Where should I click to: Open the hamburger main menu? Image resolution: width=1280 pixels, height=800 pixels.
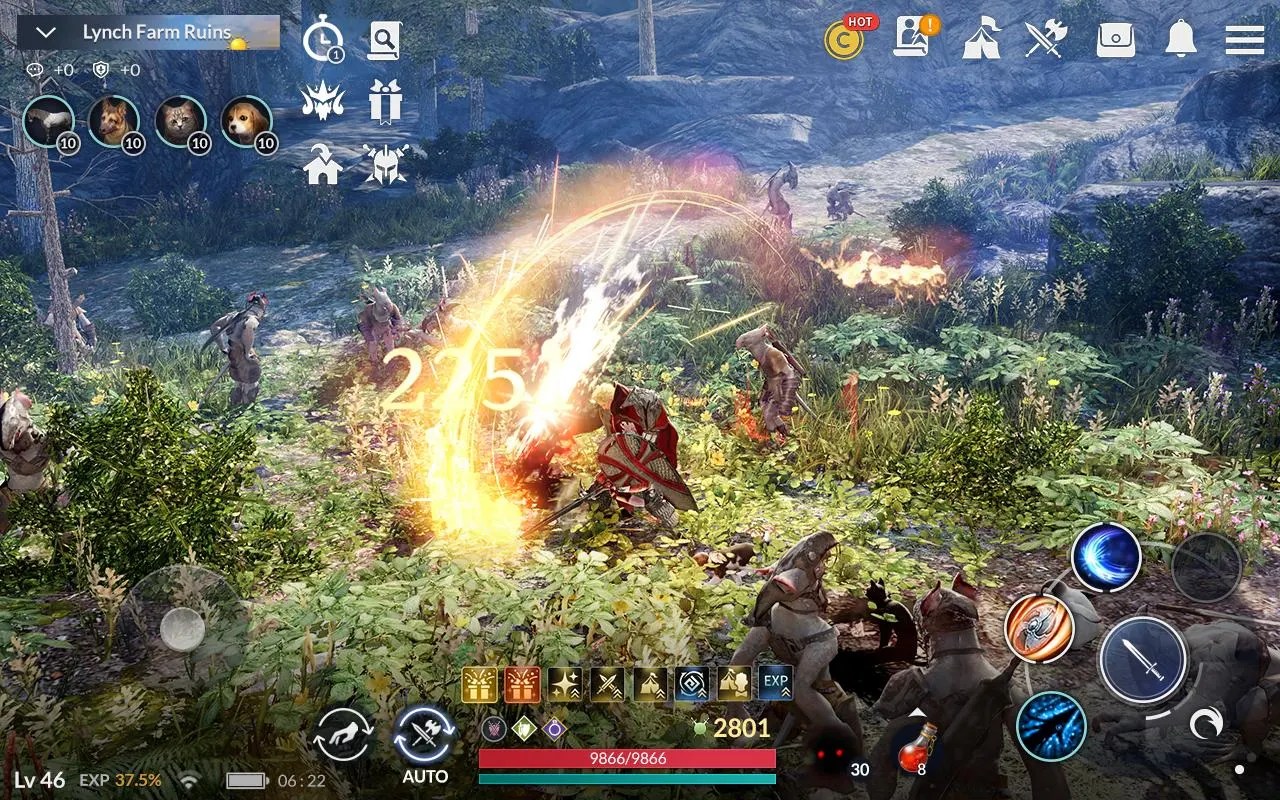1243,40
